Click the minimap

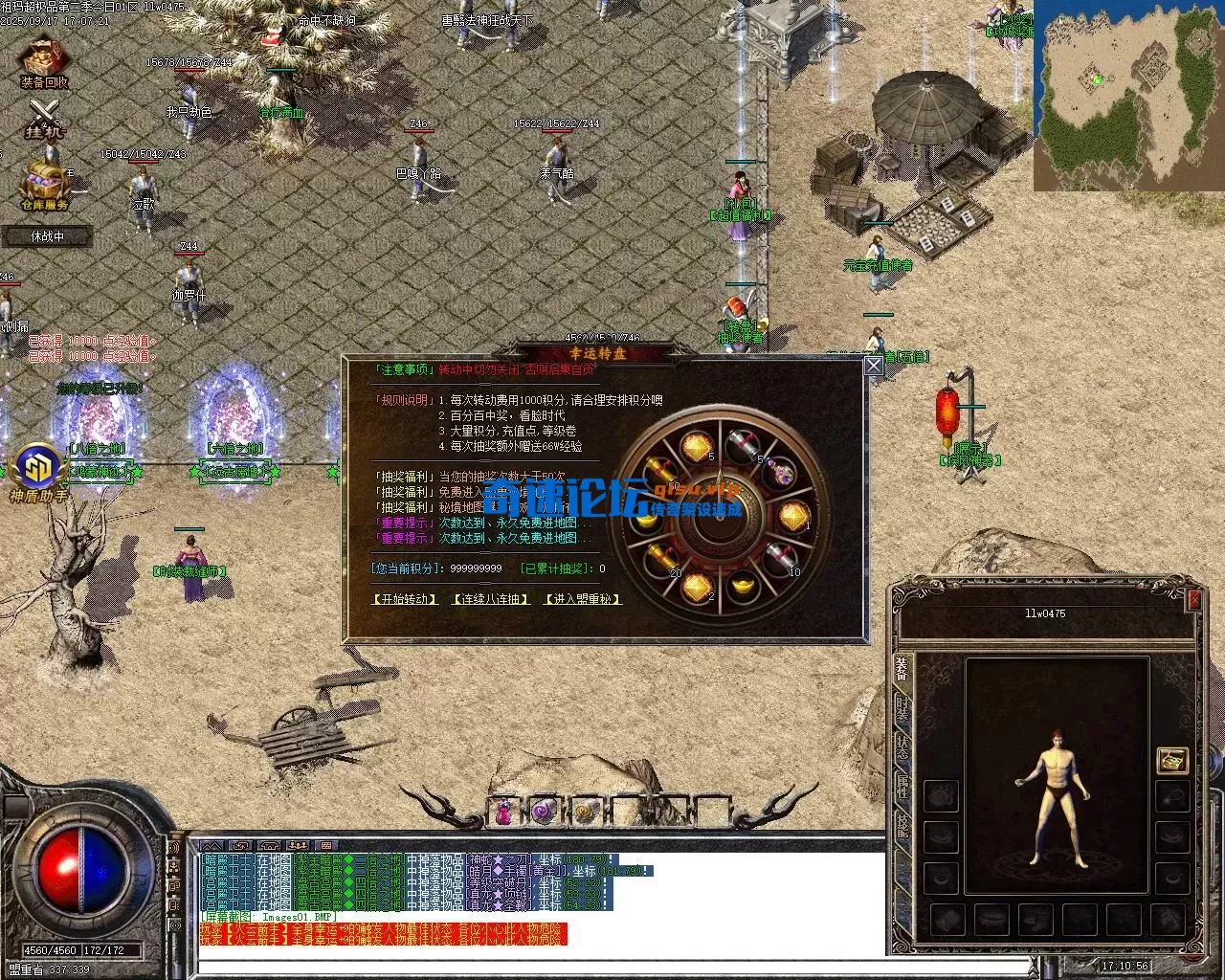pyautogui.click(x=1128, y=96)
